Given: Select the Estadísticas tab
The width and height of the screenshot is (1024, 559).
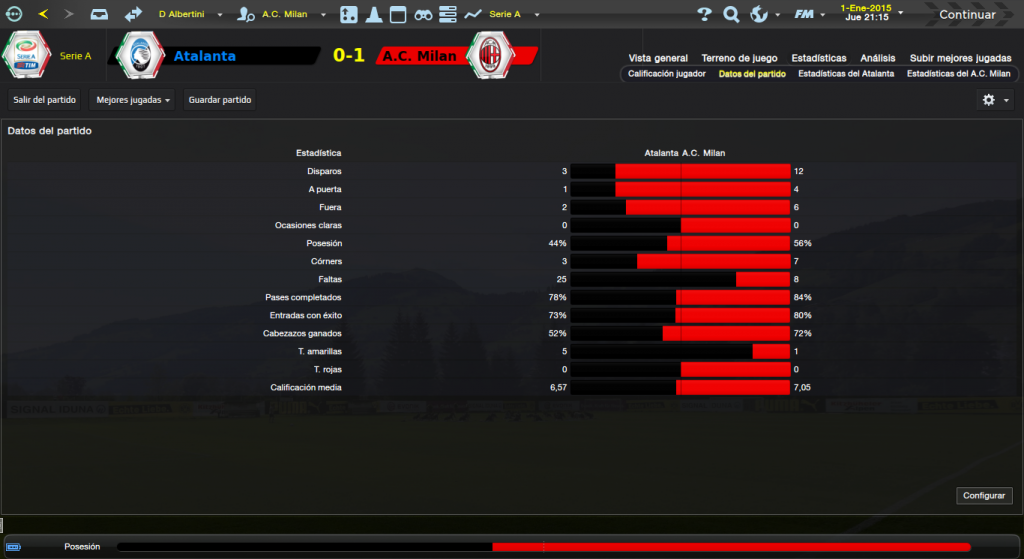Looking at the screenshot, I should (818, 58).
